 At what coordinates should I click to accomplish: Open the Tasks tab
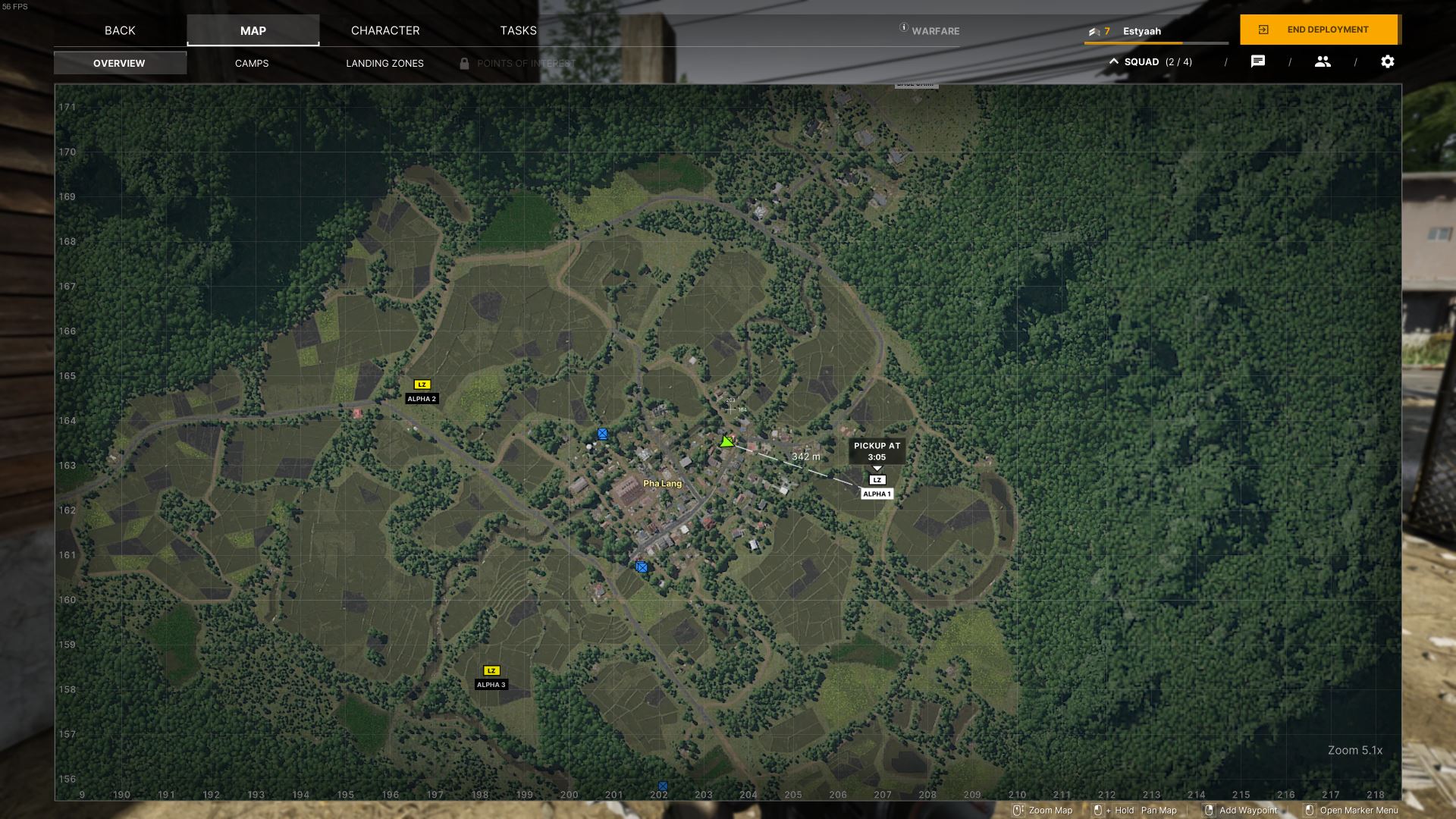(x=518, y=30)
